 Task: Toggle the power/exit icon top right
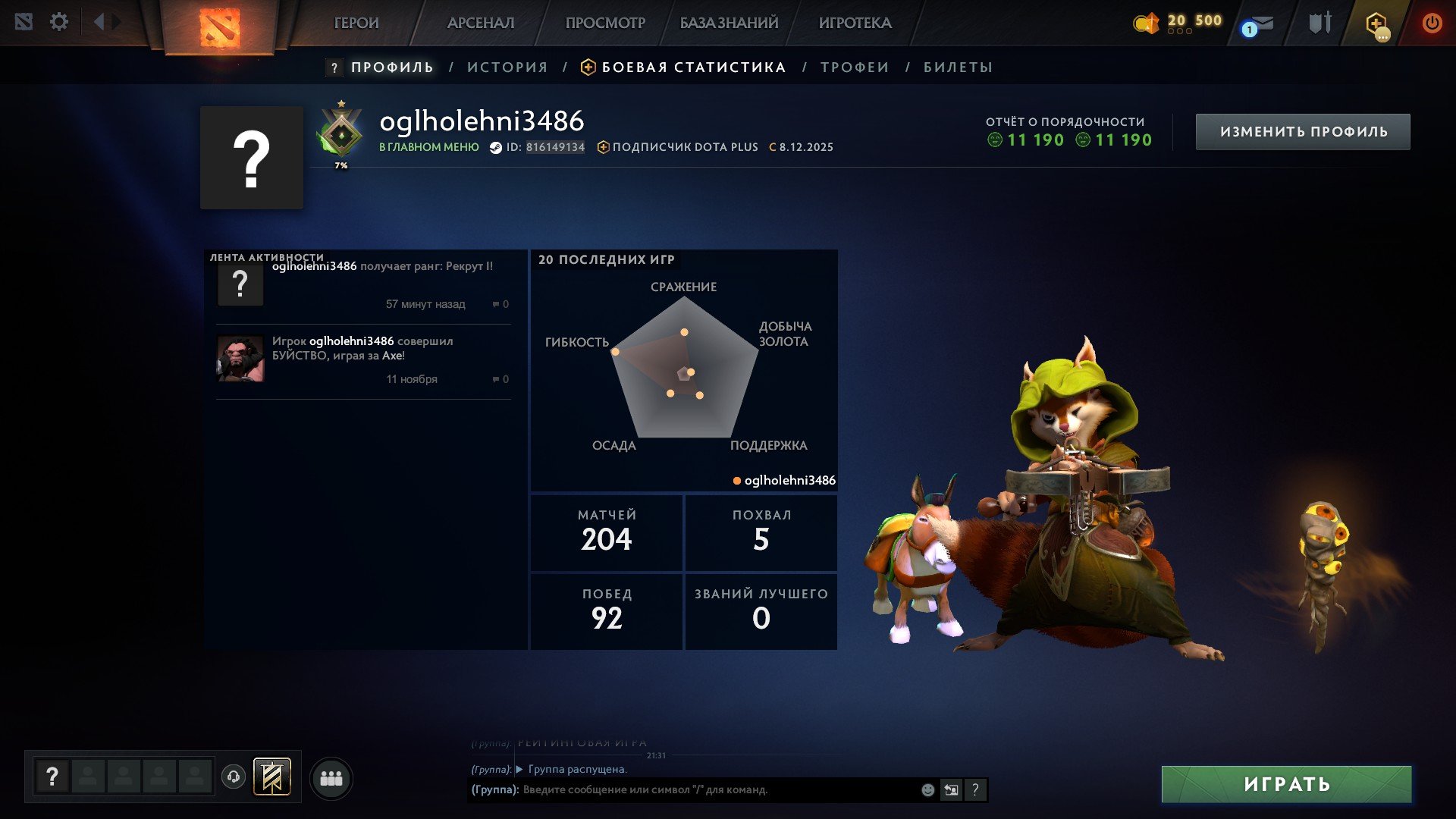[1432, 23]
